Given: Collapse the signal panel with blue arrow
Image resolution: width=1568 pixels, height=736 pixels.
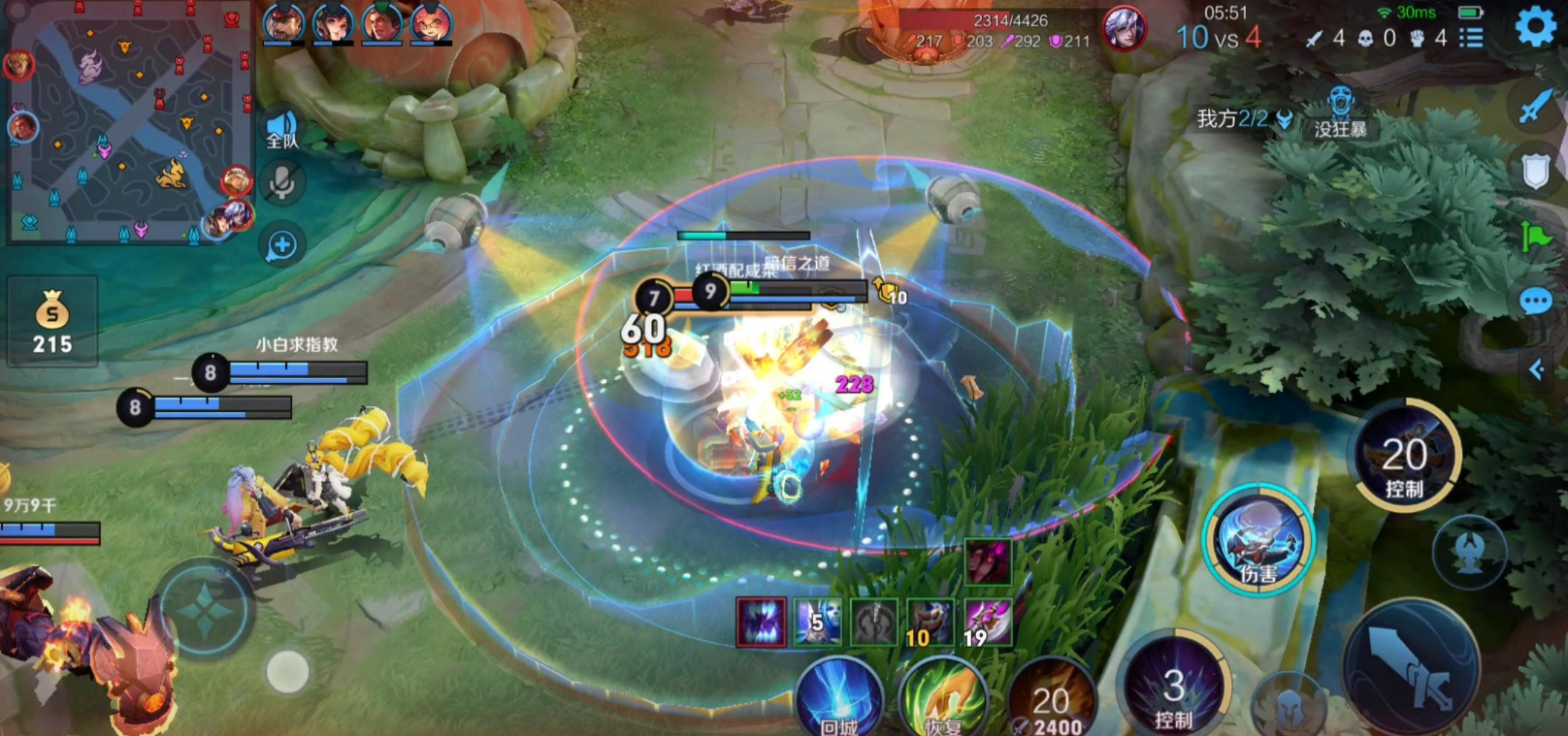Looking at the screenshot, I should (x=1536, y=369).
